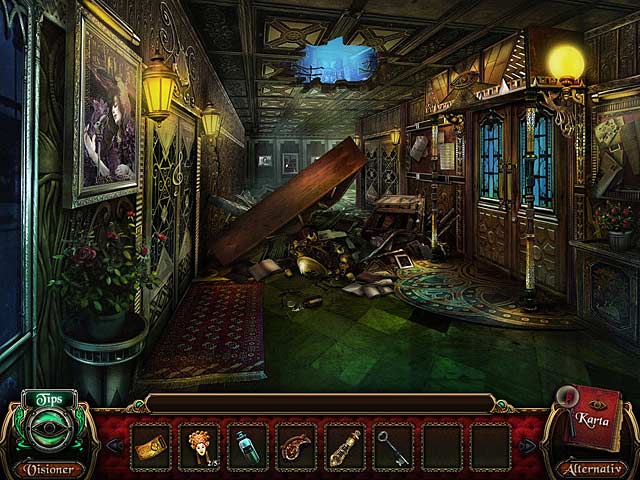The image size is (640, 480).
Task: Open the red Karta map book
Action: click(x=592, y=421)
